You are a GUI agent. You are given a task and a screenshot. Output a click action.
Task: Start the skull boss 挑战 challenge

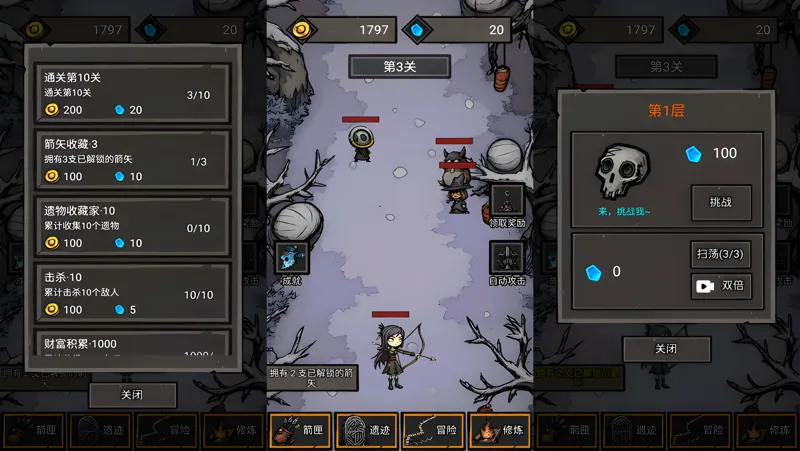click(x=720, y=202)
